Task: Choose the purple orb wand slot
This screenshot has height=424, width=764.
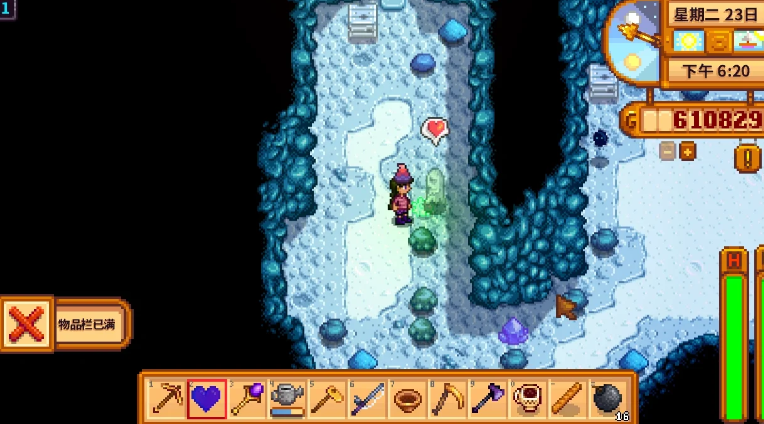Action: [246, 399]
